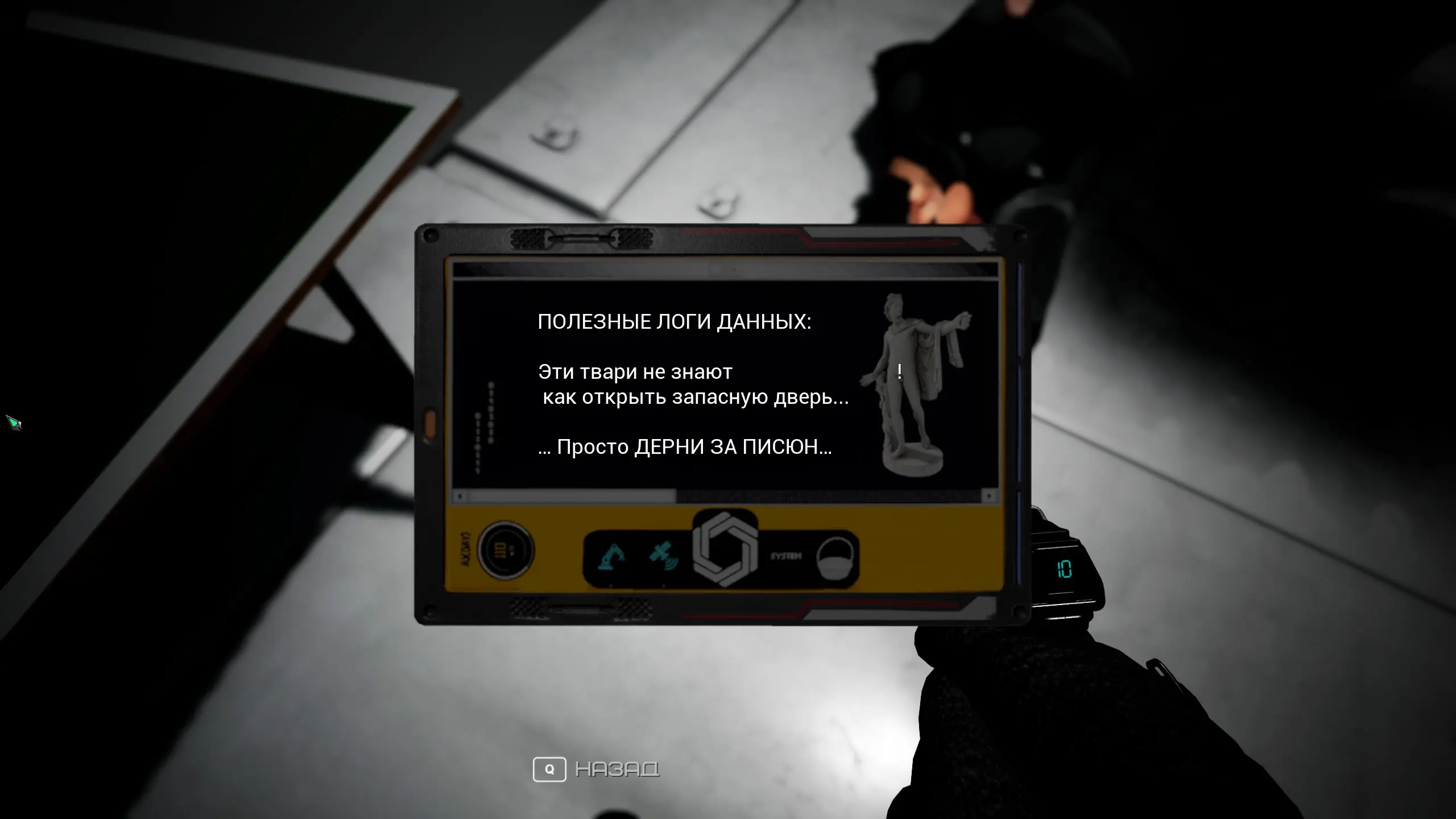
Task: Click the left scrollbar arrow below the log
Action: click(x=460, y=496)
